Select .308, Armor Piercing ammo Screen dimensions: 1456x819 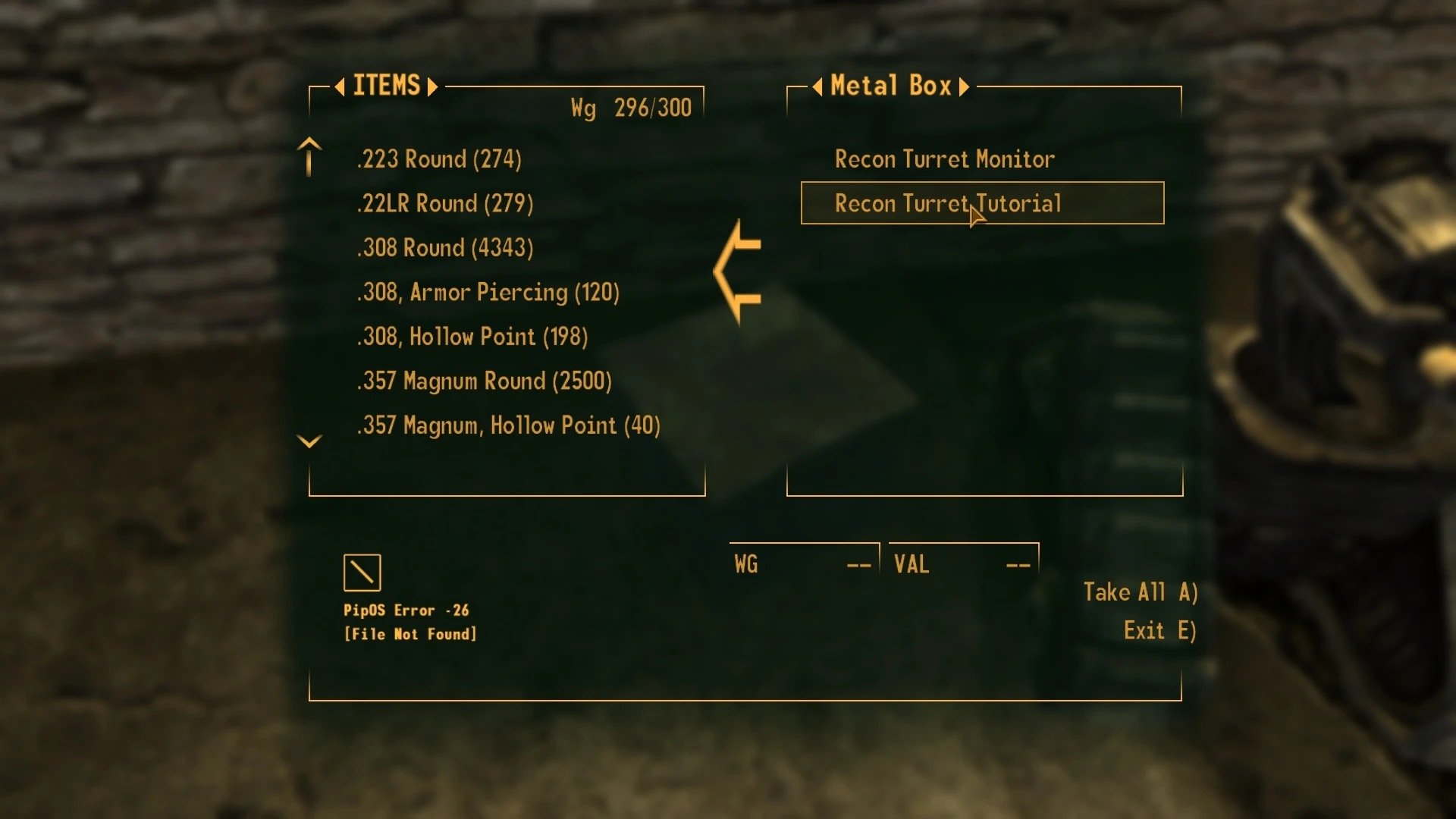tap(488, 292)
